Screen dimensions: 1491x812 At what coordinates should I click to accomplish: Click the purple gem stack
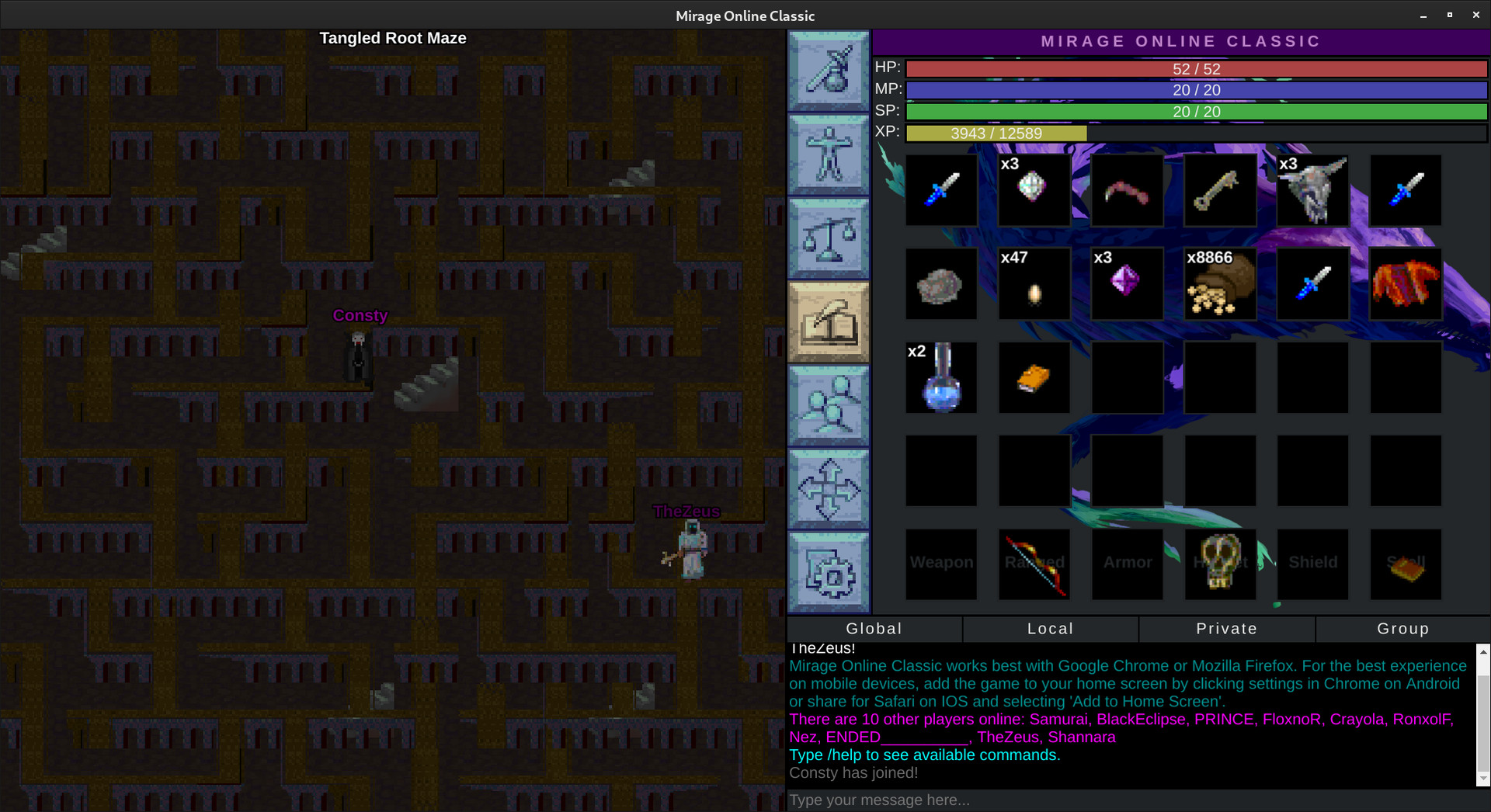point(1127,284)
